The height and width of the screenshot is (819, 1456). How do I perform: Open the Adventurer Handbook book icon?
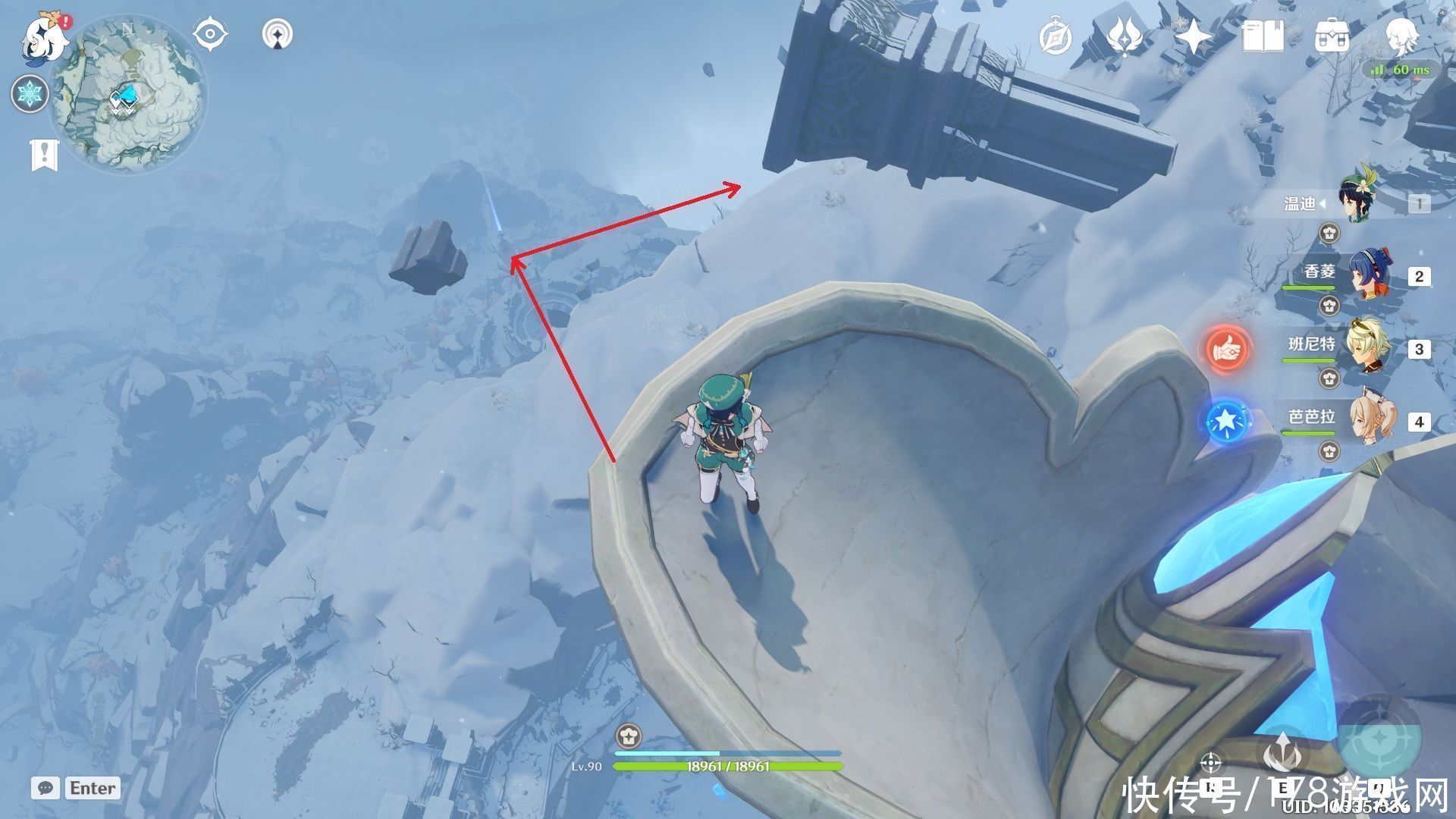pos(1263,36)
